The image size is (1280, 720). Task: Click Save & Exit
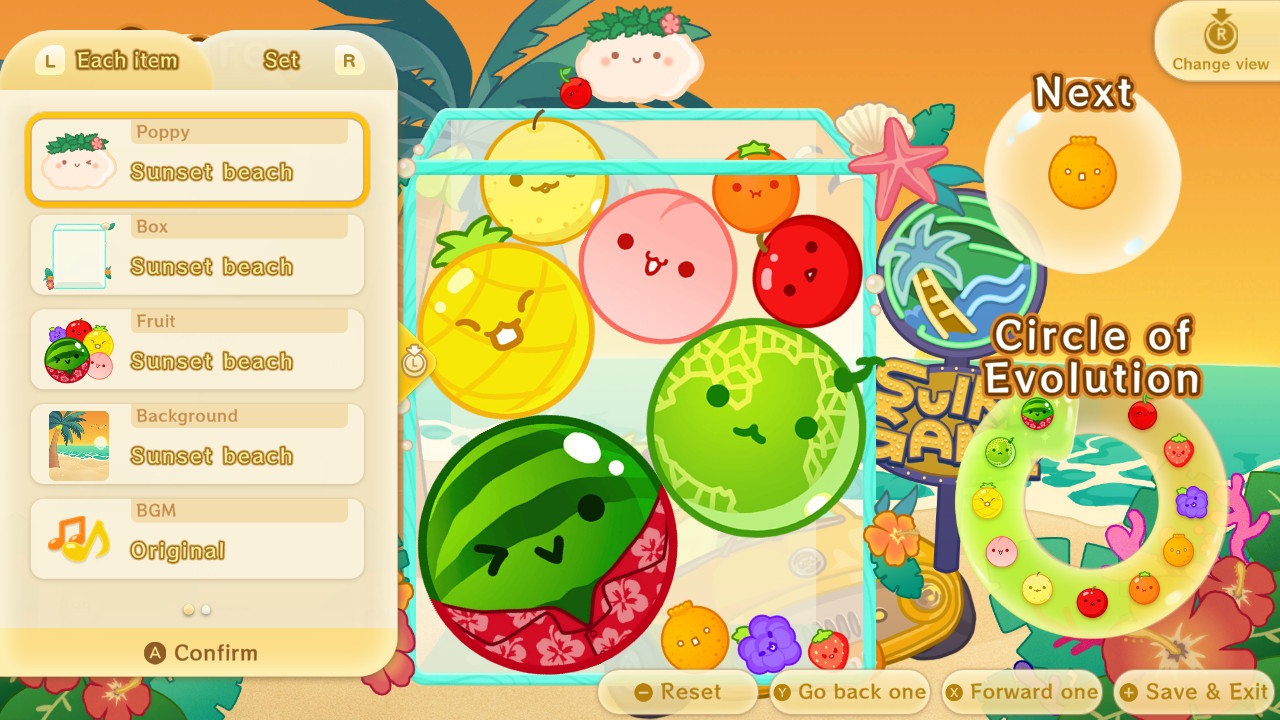tap(1194, 691)
